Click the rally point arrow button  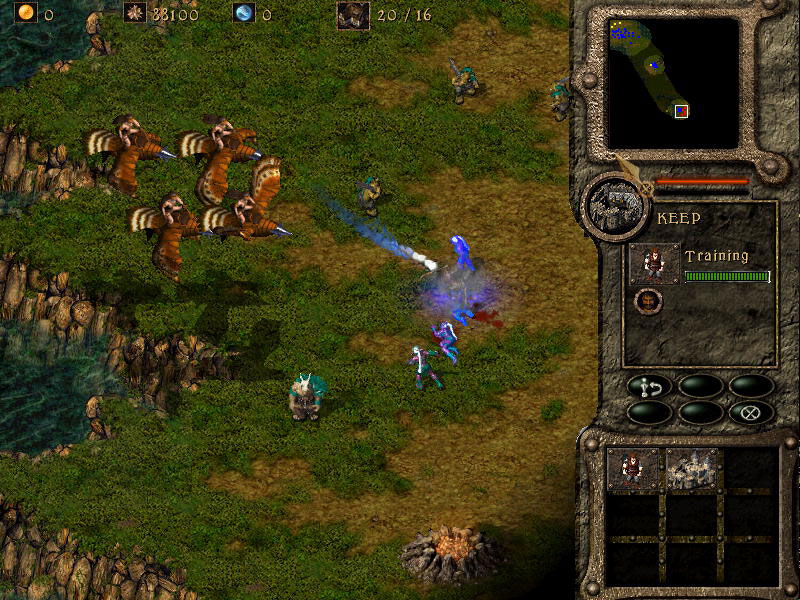point(651,385)
